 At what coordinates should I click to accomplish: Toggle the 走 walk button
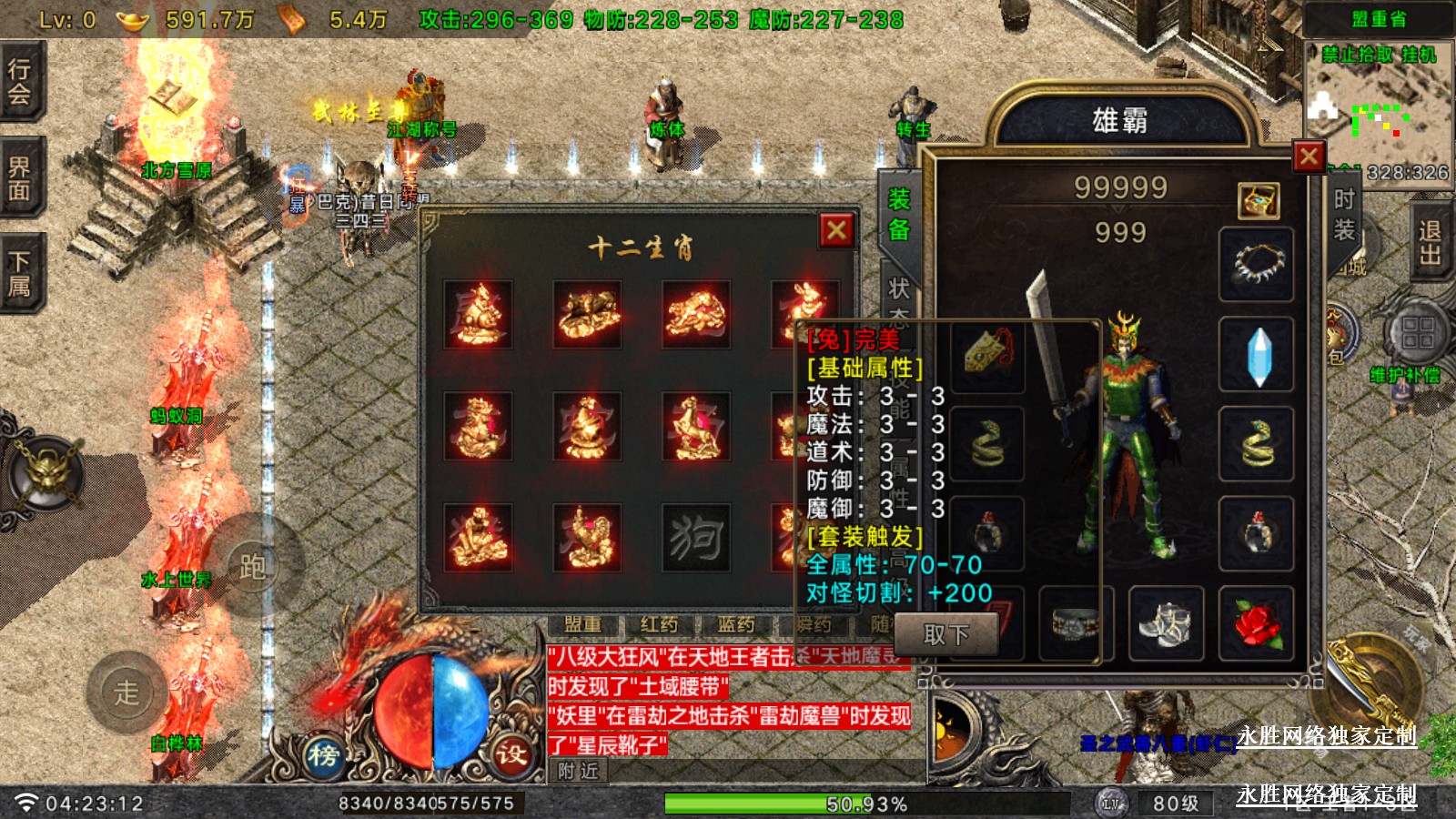click(126, 693)
